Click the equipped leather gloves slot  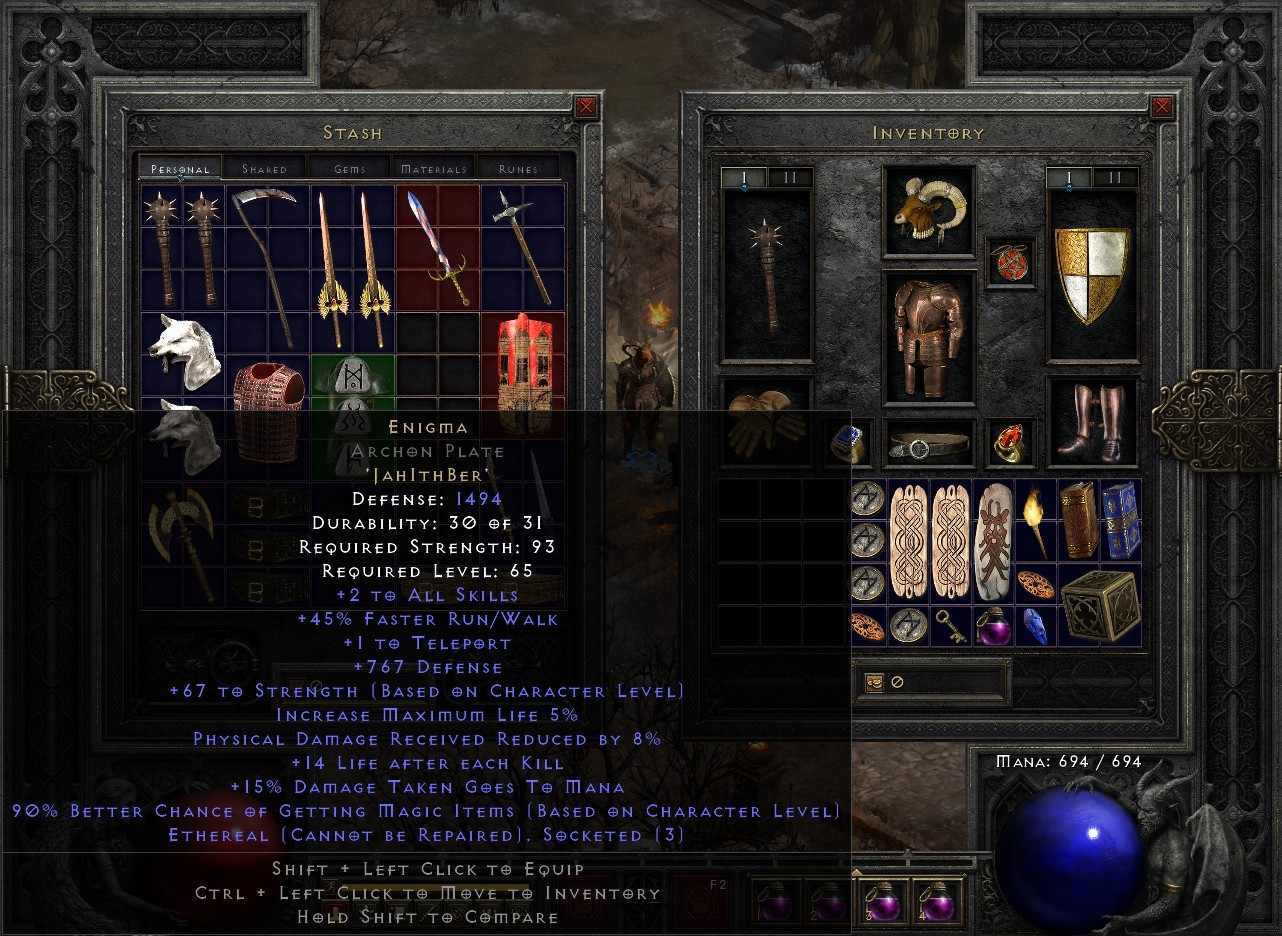click(x=767, y=425)
